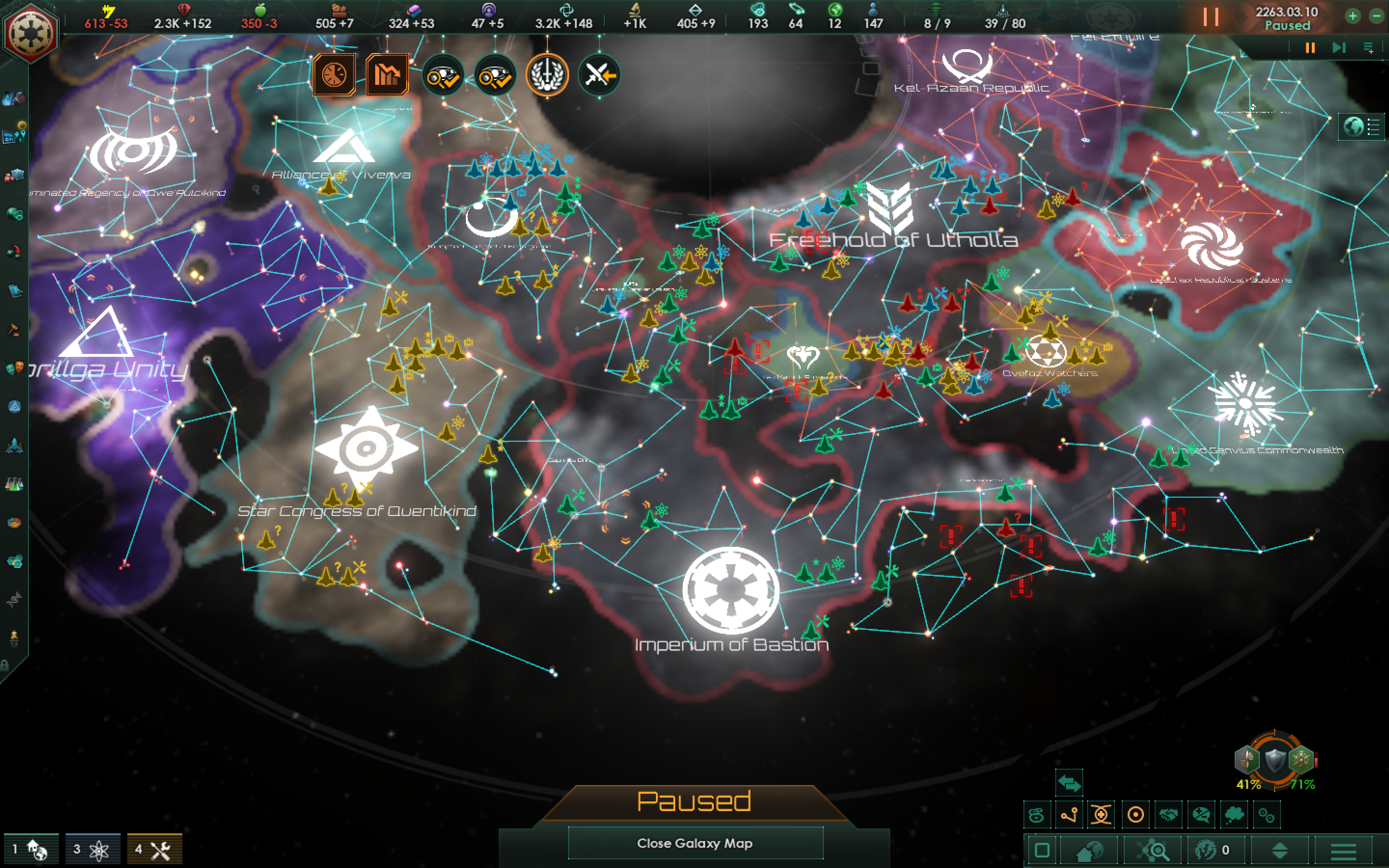The height and width of the screenshot is (868, 1389).
Task: Select the diplomacy handshake map mode
Action: point(1169,814)
